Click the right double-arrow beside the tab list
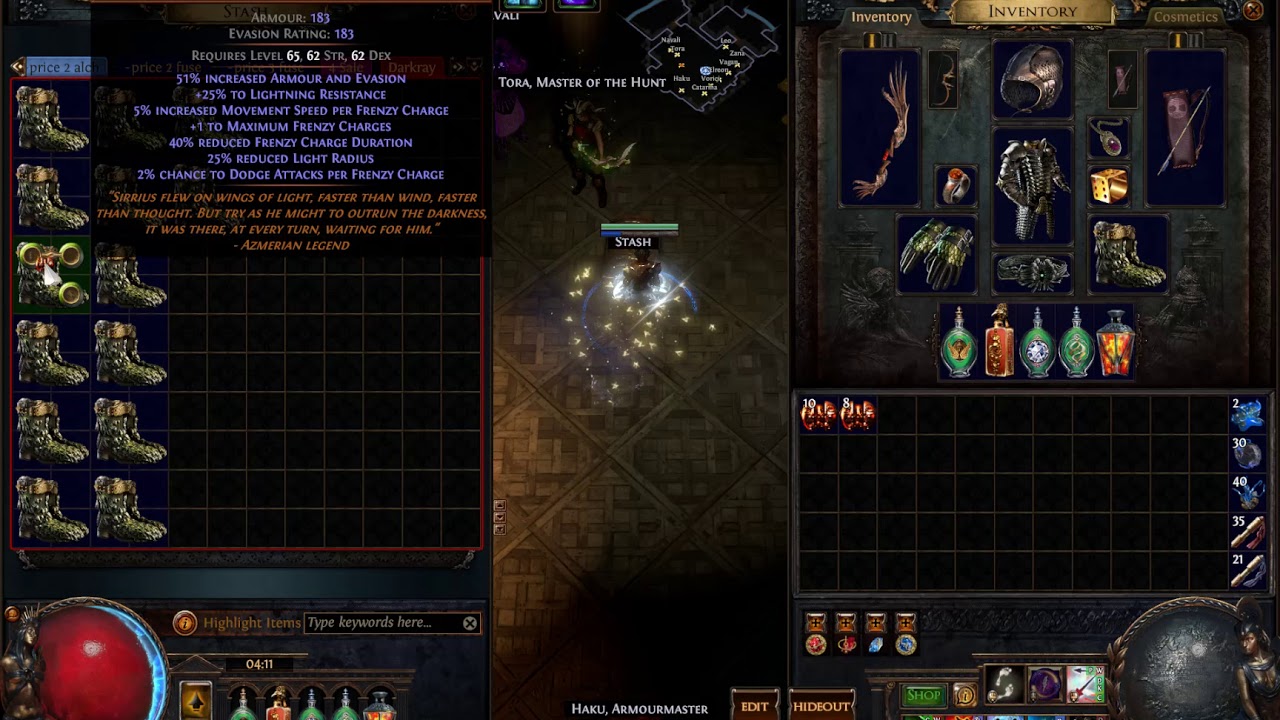The image size is (1280, 720). coord(457,67)
